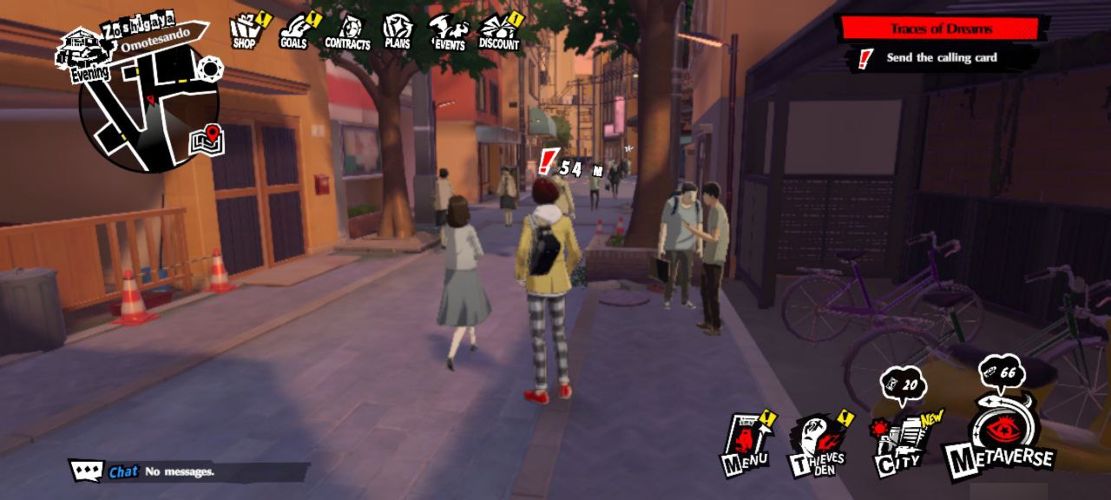The height and width of the screenshot is (500, 1111).
Task: Open the Shop icon
Action: (x=245, y=30)
